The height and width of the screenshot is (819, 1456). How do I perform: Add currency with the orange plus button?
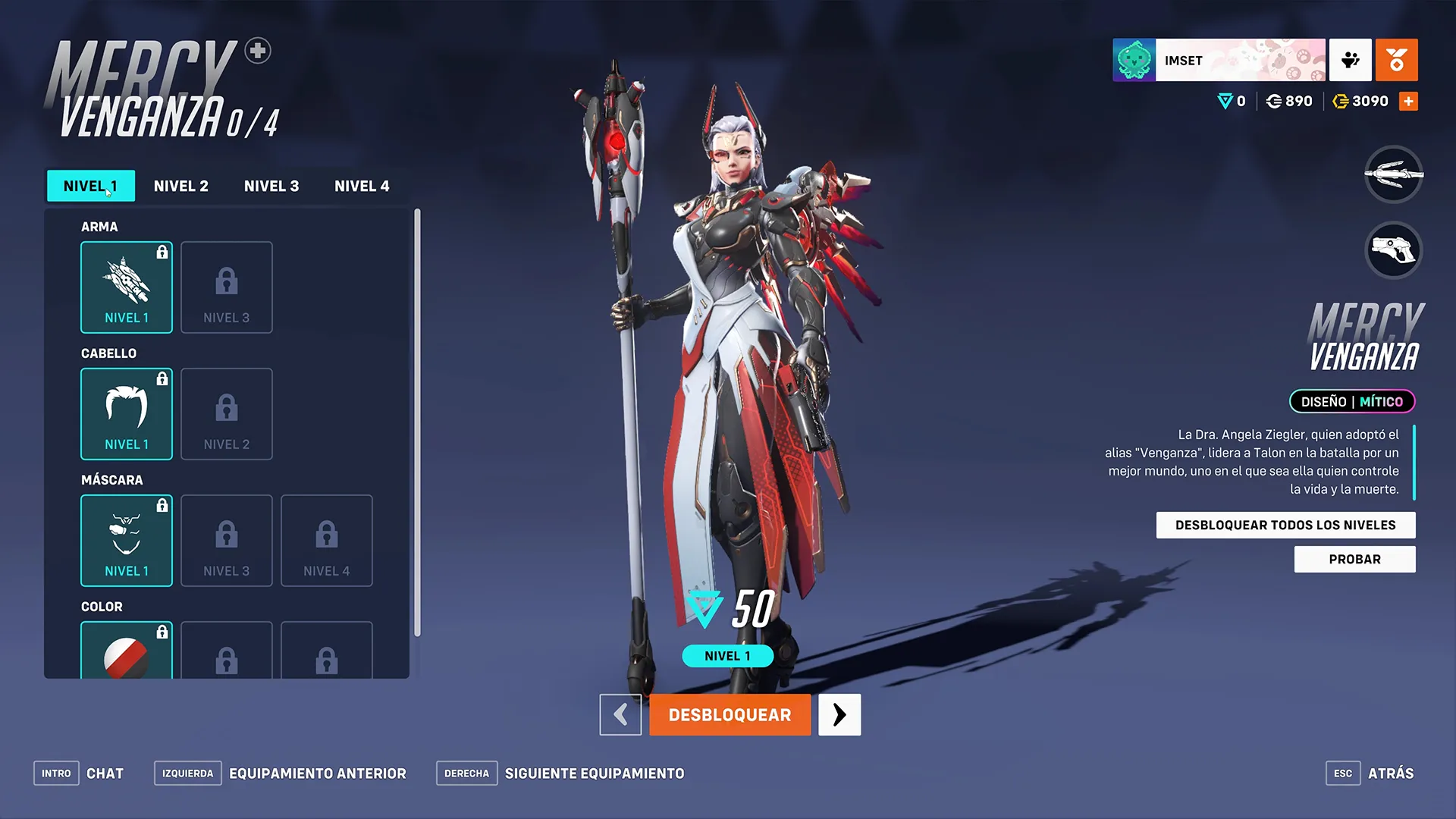[1408, 102]
